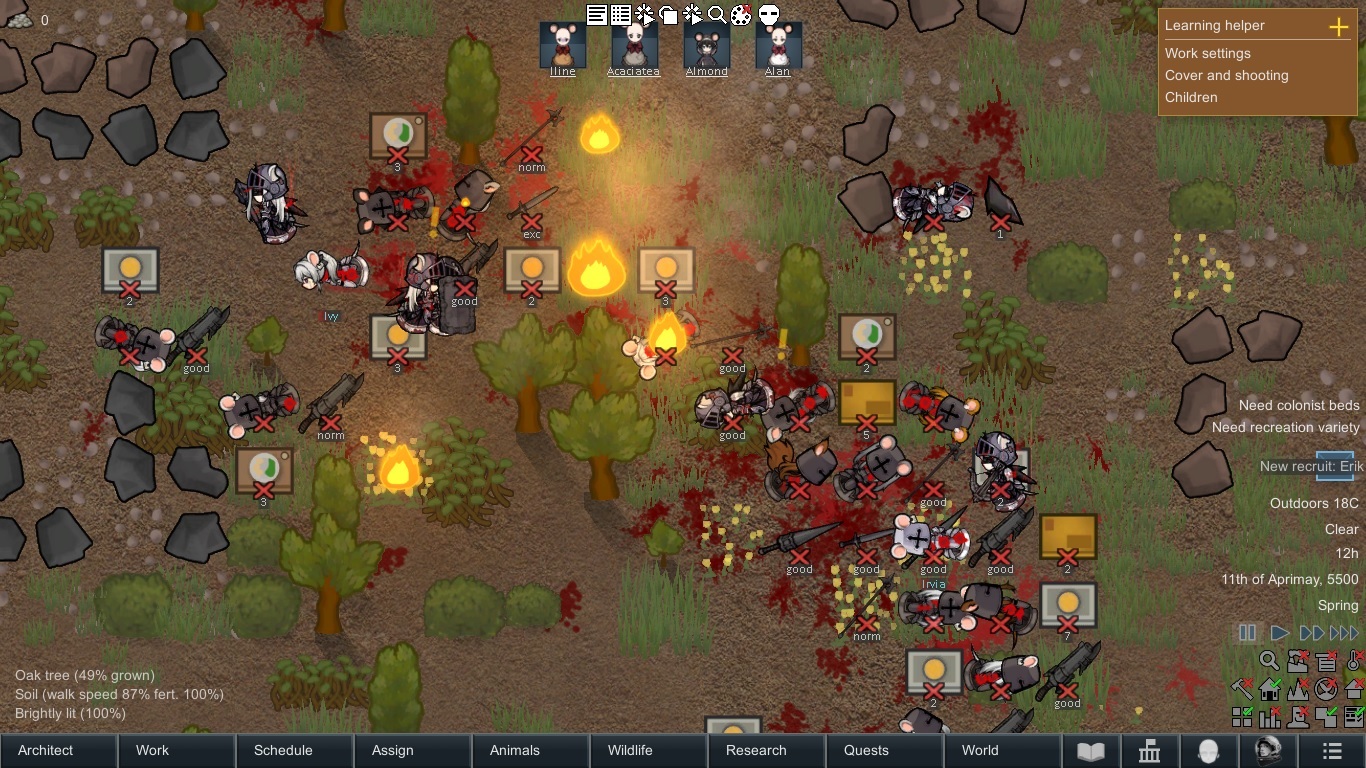Viewport: 1366px width, 768px height.
Task: Select colonist Iline's portrait
Action: 563,45
